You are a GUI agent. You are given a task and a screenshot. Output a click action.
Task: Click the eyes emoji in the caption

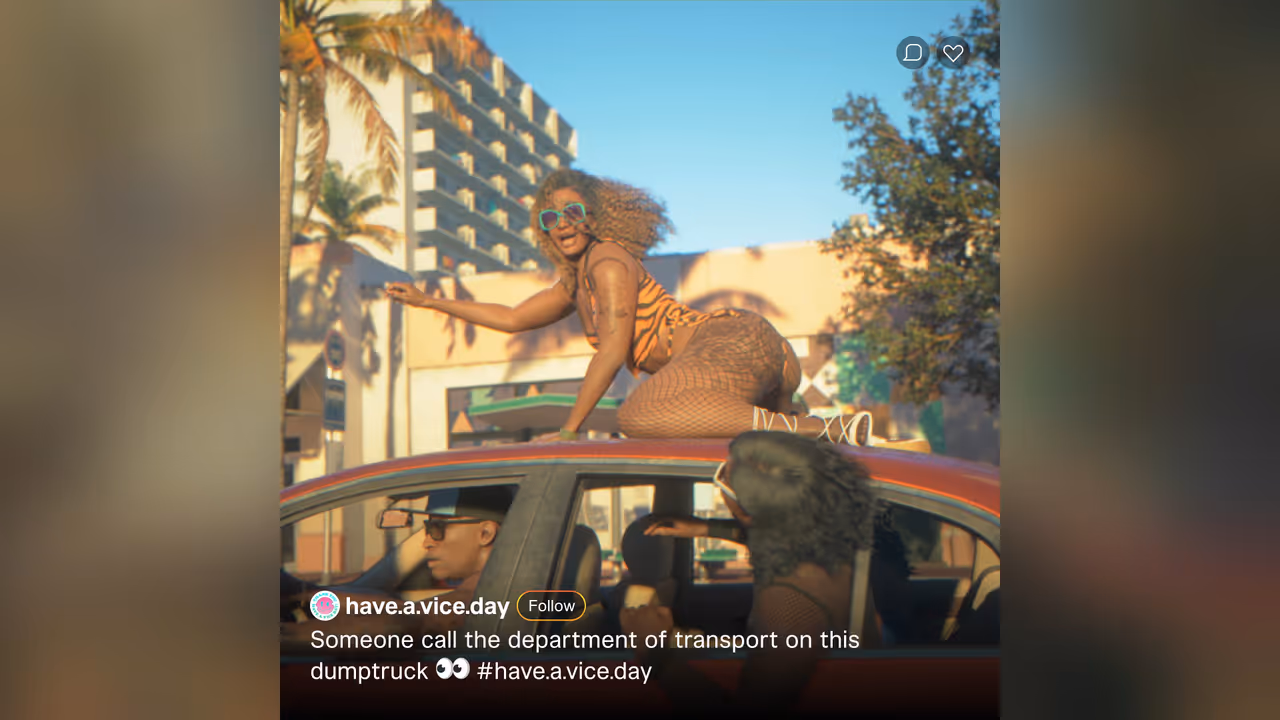point(453,669)
